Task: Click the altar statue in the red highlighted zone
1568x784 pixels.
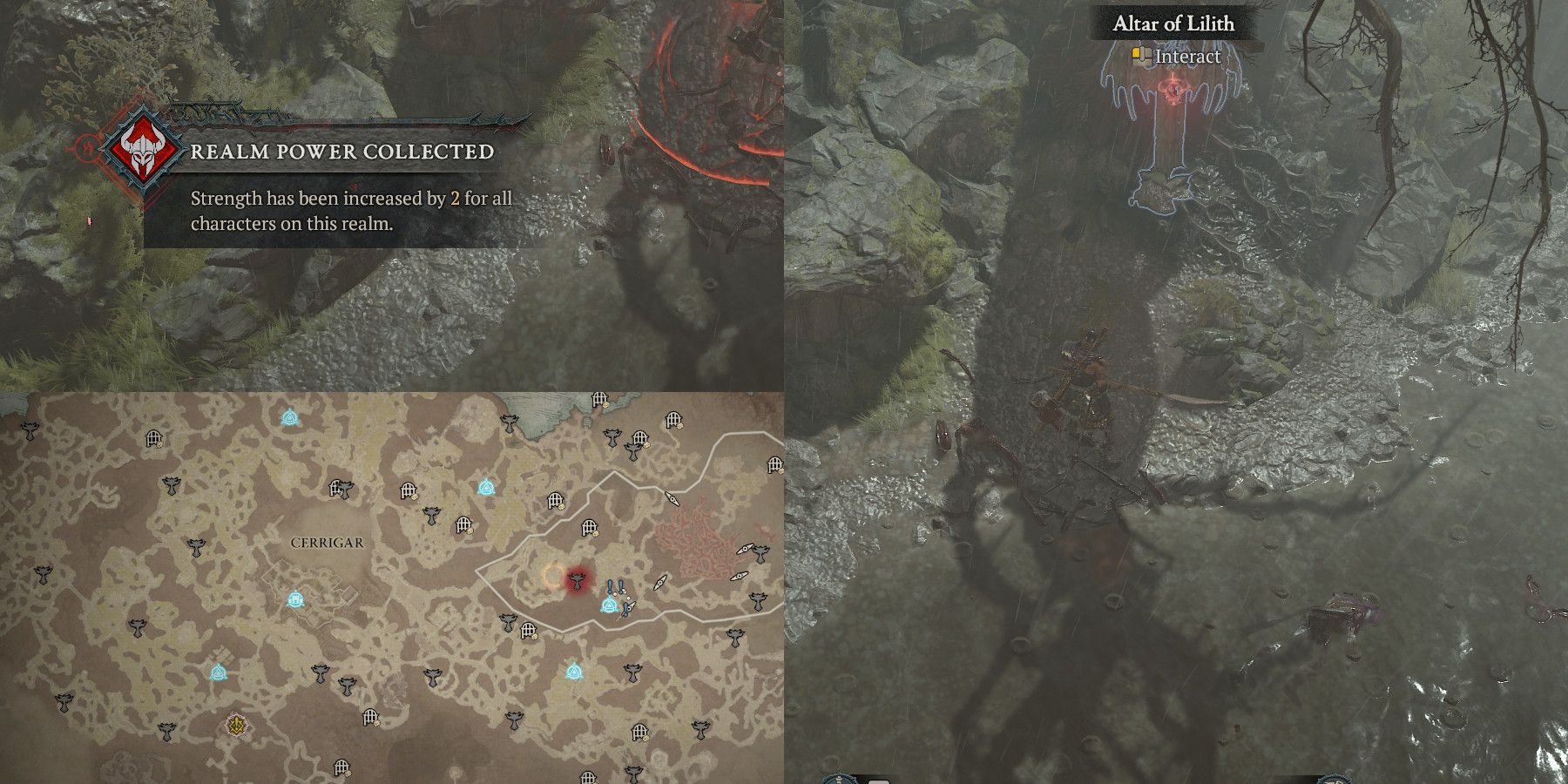Action: (x=577, y=583)
